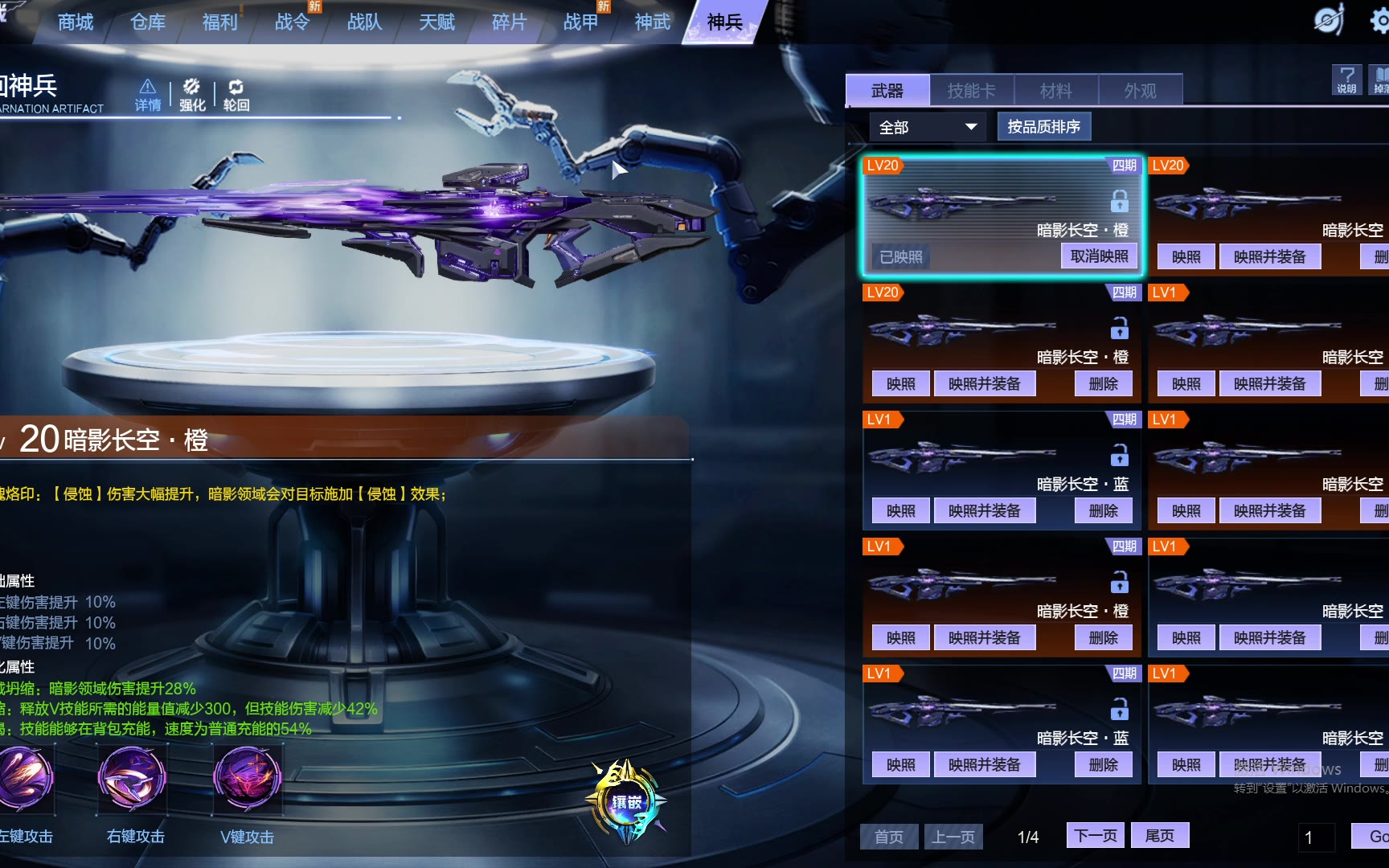Open the 神武 tab
Image resolution: width=1389 pixels, height=868 pixels.
(x=652, y=22)
